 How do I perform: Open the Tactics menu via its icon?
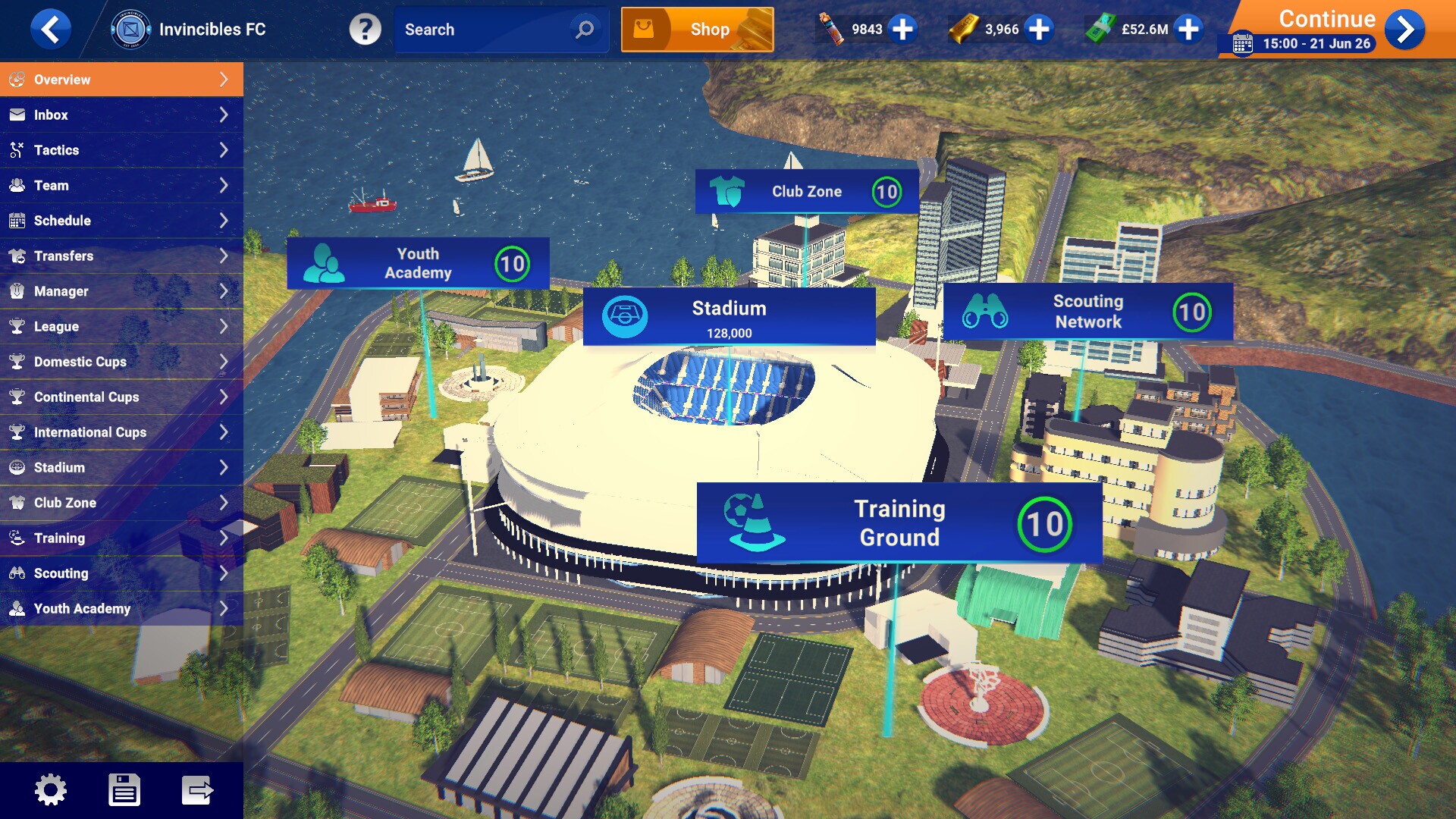[x=16, y=150]
